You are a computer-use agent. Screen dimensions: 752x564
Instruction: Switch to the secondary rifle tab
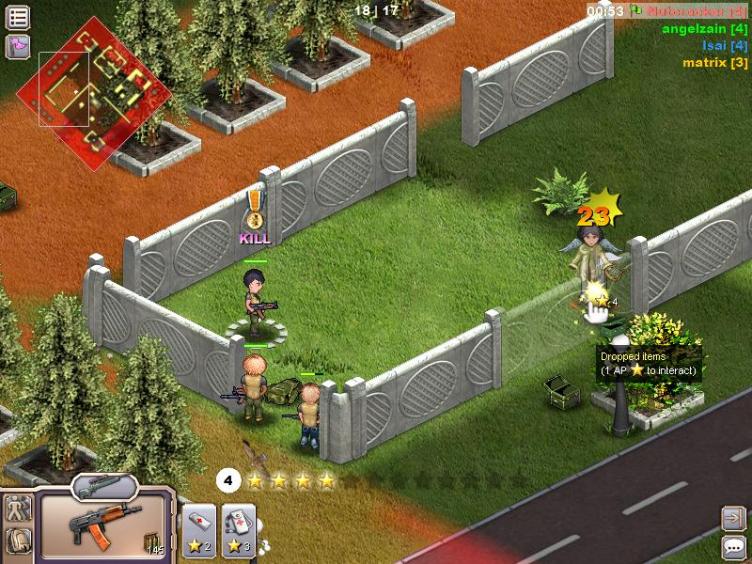[x=104, y=486]
